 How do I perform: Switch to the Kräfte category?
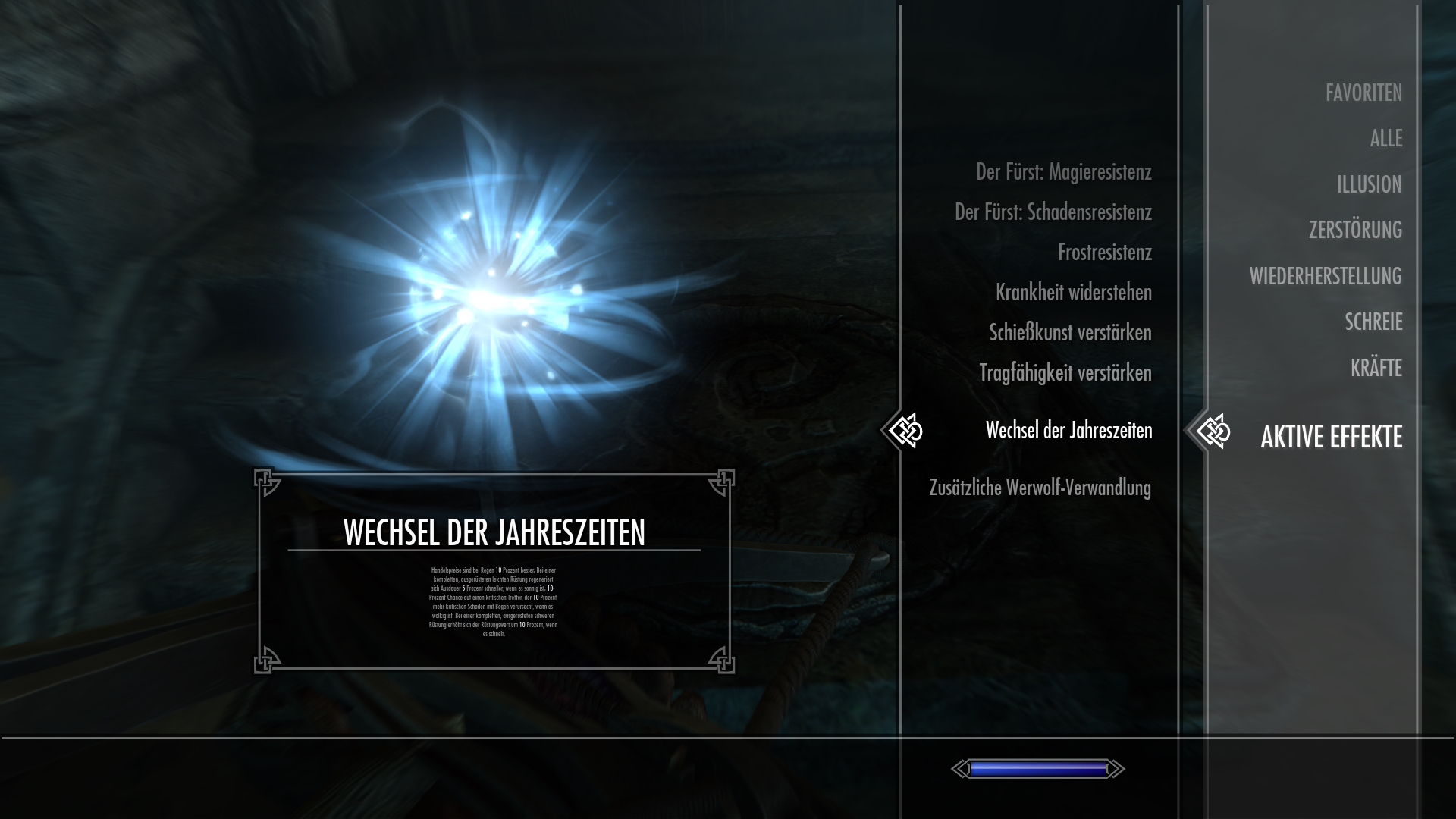tap(1376, 368)
